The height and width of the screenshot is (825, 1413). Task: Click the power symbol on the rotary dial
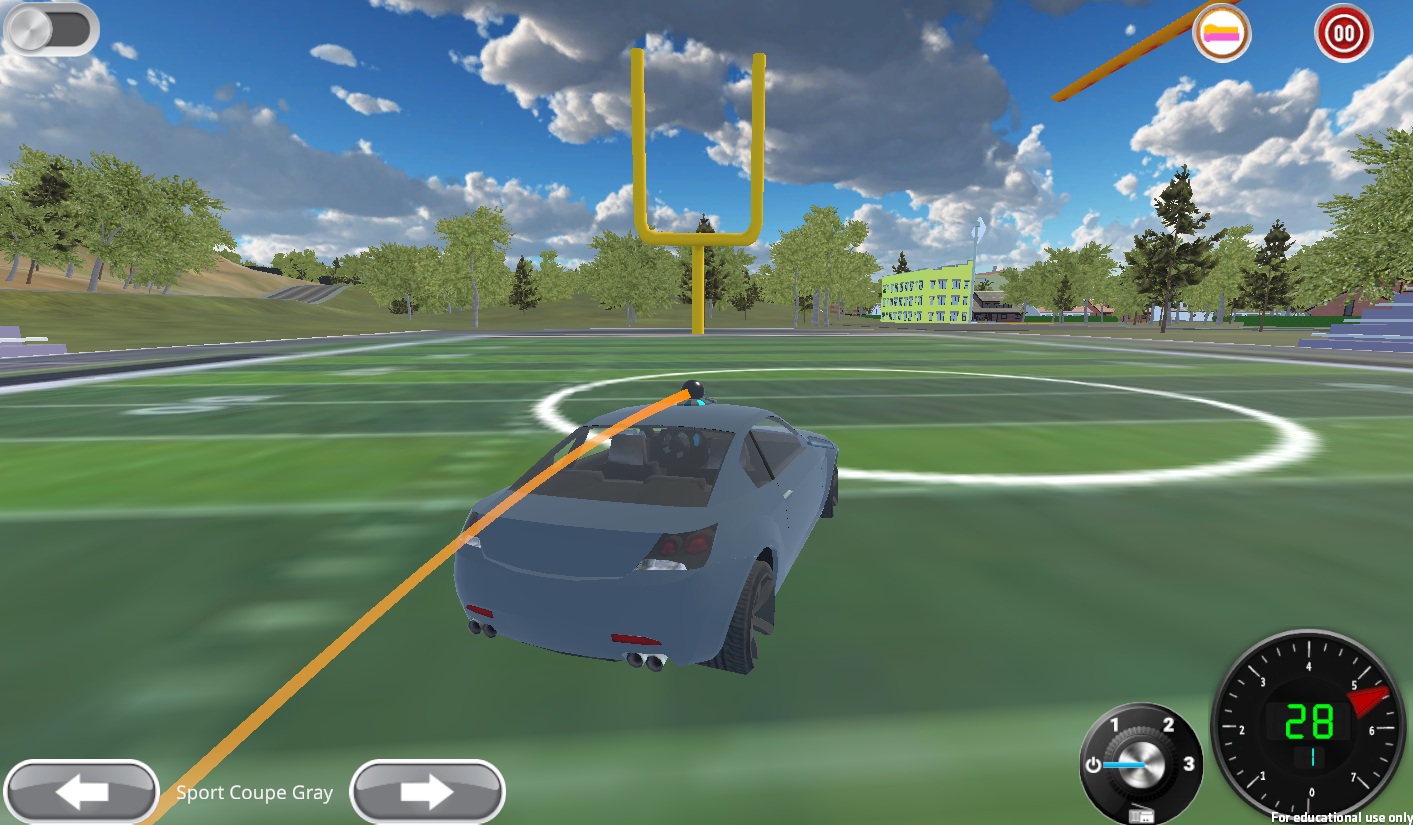pyautogui.click(x=1093, y=764)
